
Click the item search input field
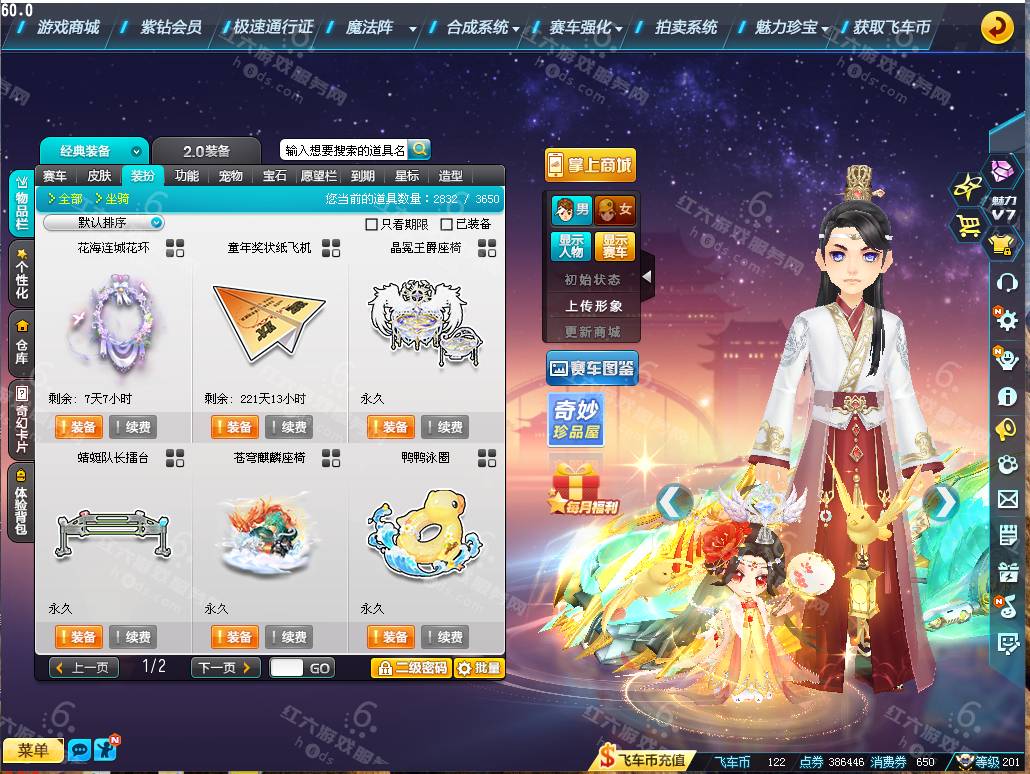345,150
